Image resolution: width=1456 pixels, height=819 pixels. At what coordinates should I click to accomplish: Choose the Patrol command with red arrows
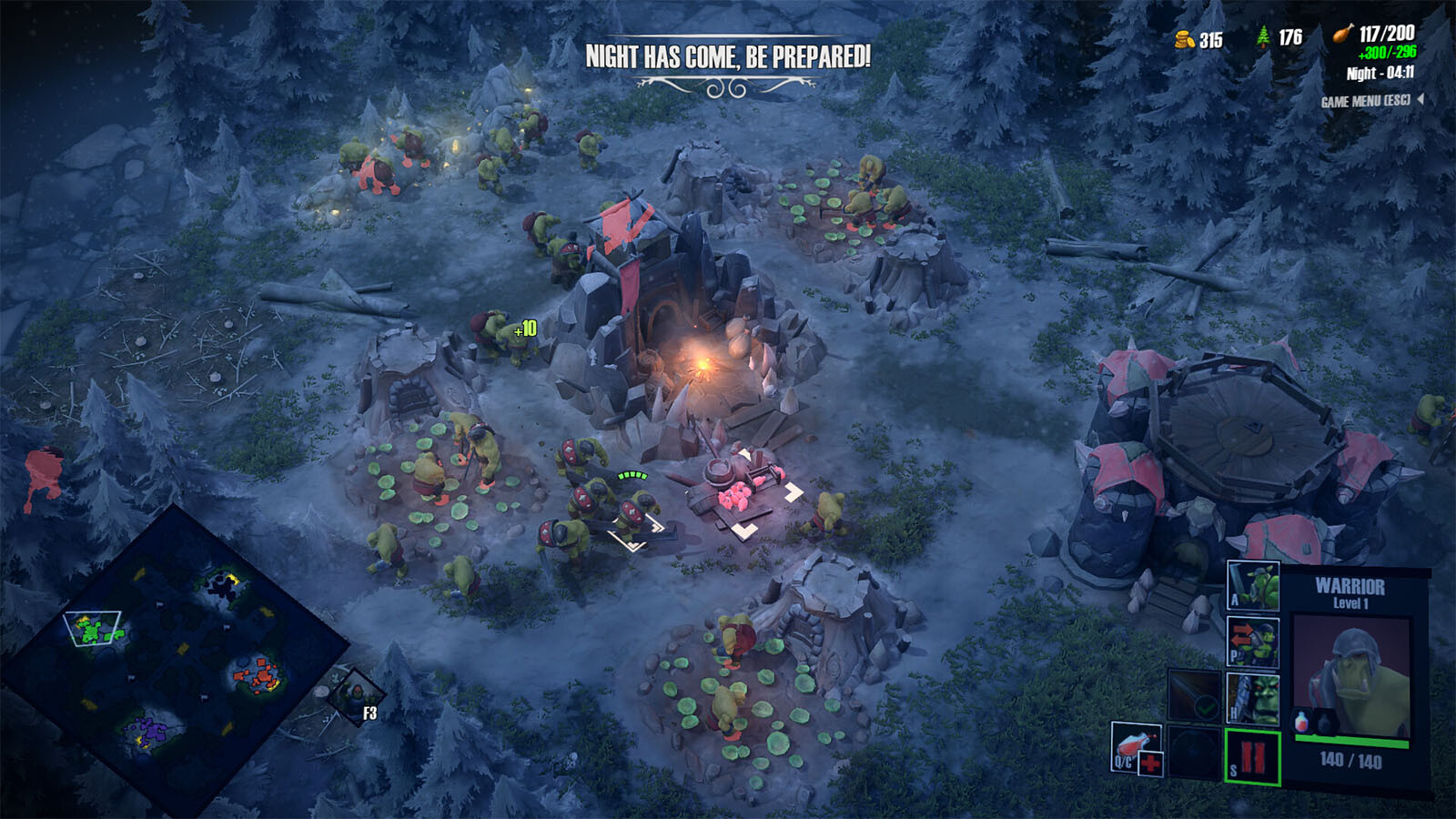tap(1253, 642)
